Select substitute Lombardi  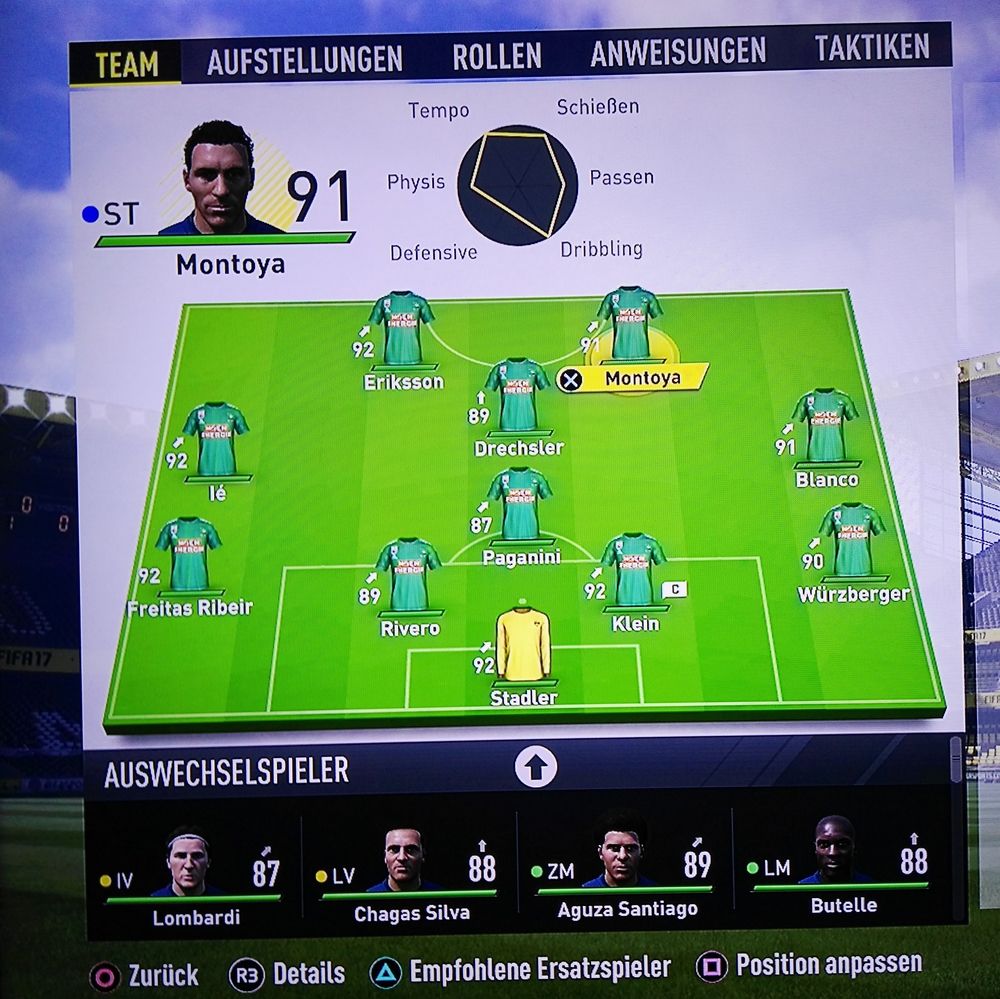191,872
